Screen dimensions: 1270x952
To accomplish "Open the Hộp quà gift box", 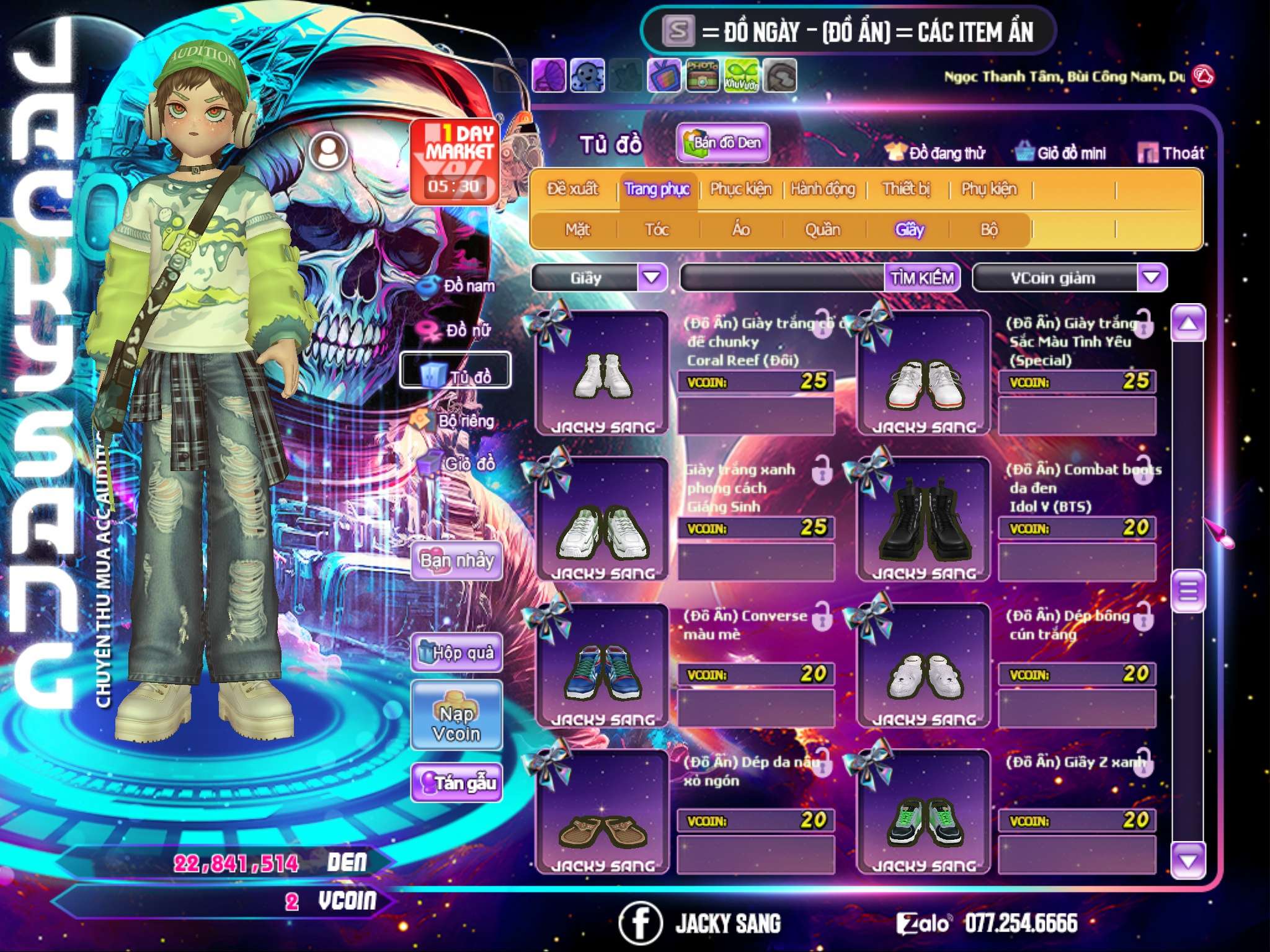I will 456,652.
